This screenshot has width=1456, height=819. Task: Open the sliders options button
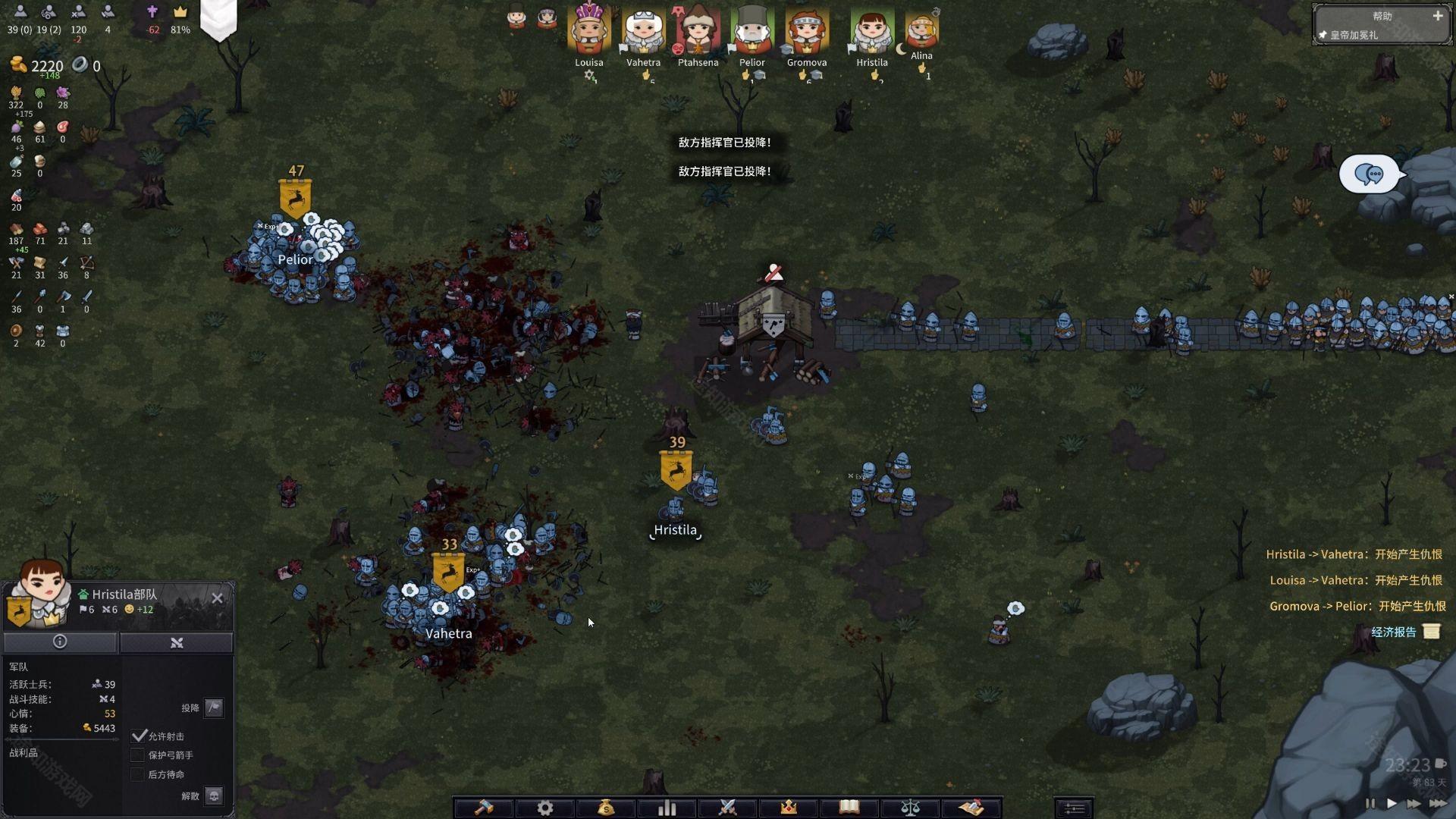tap(1074, 808)
